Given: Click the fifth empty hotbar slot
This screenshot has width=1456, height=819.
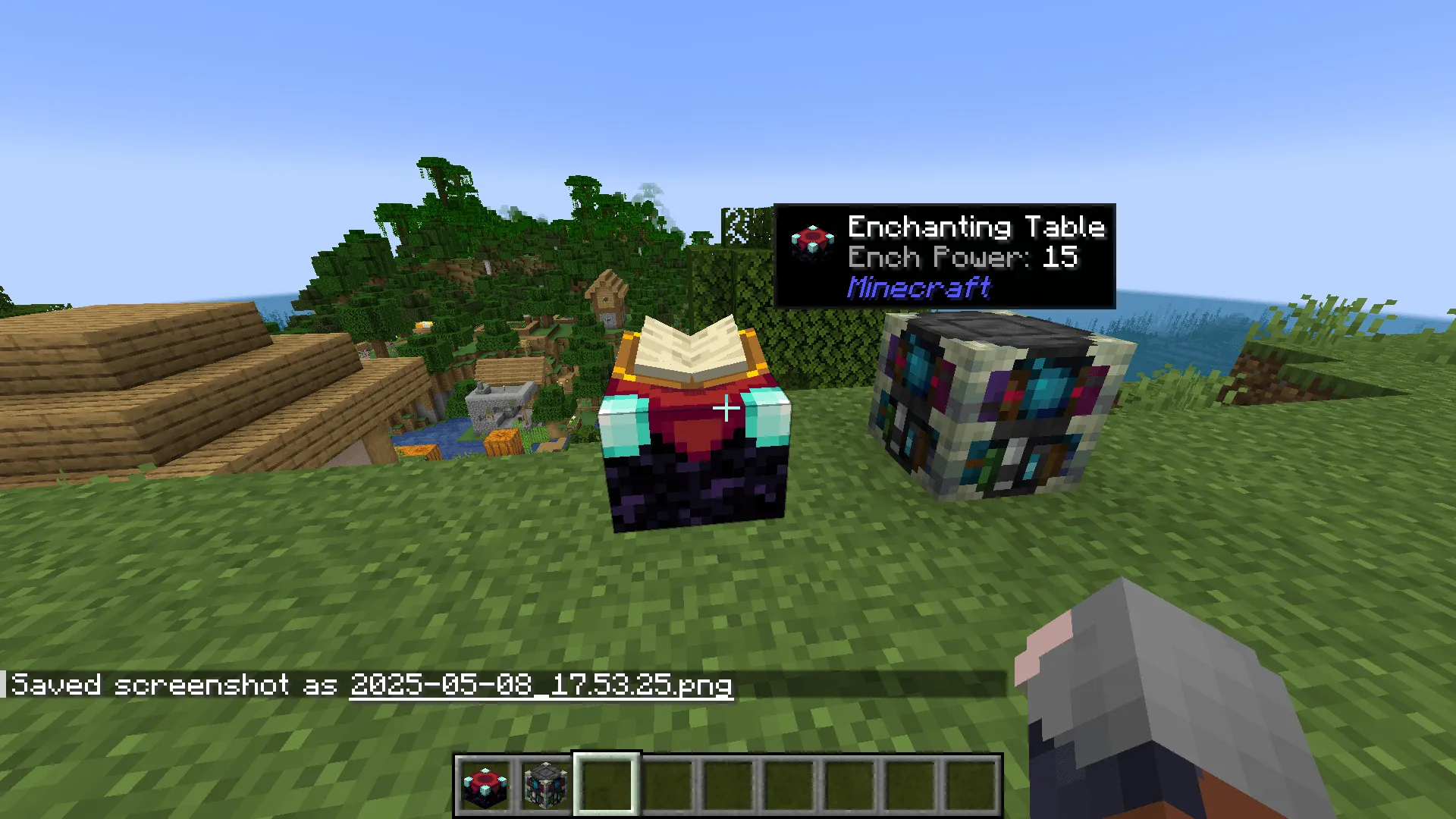Looking at the screenshot, I should 728,786.
